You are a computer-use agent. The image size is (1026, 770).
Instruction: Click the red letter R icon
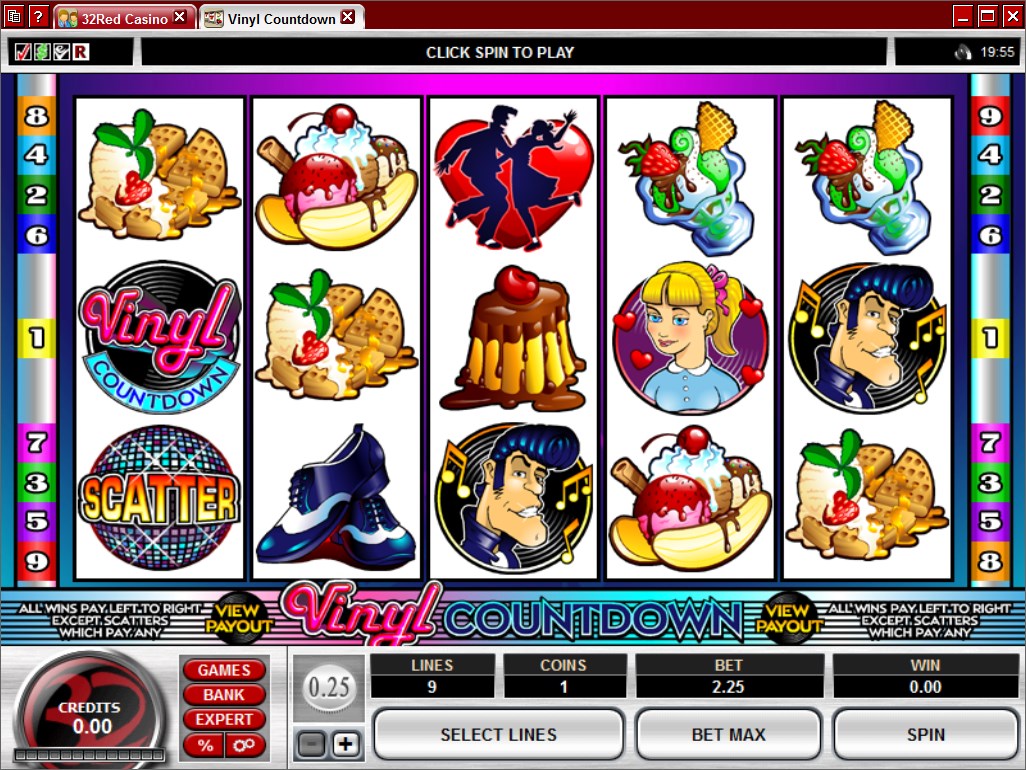(x=79, y=52)
